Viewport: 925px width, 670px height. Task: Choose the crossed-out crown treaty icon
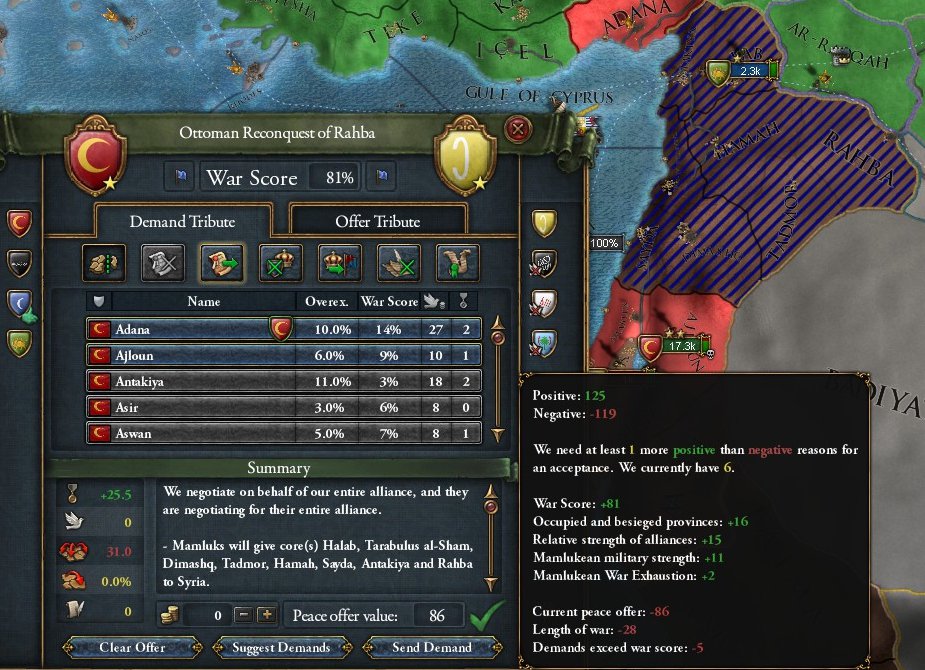click(280, 262)
